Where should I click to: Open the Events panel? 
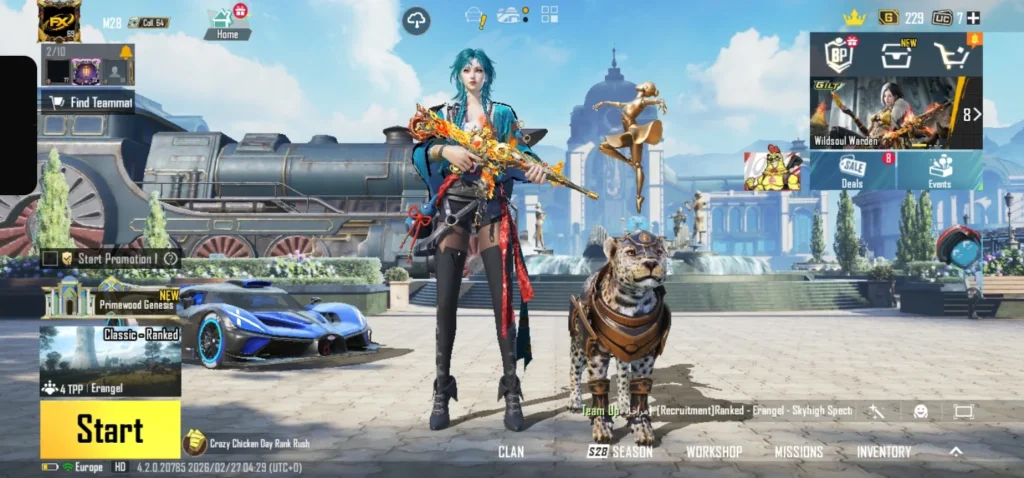[939, 169]
